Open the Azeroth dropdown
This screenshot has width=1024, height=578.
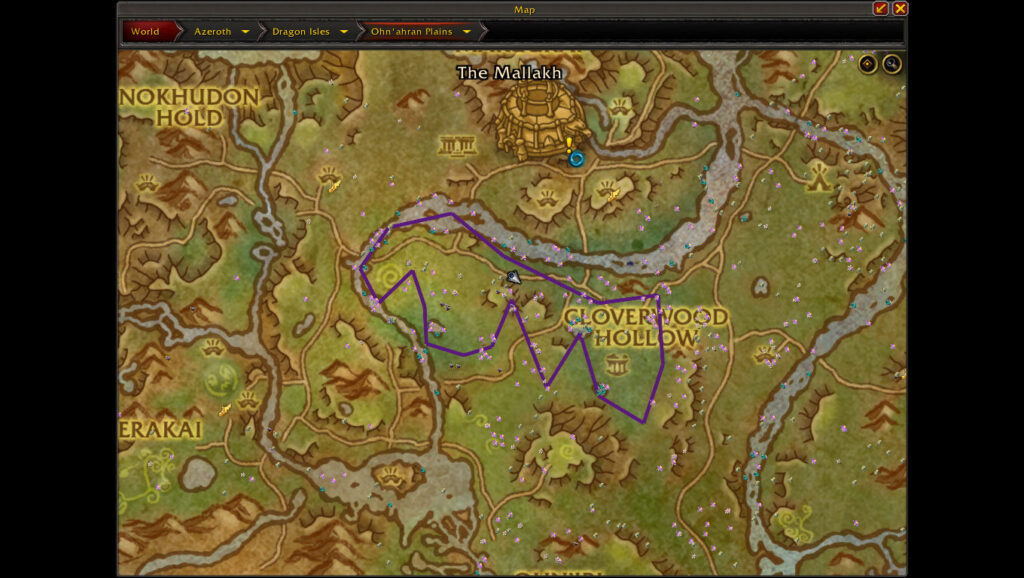[245, 31]
